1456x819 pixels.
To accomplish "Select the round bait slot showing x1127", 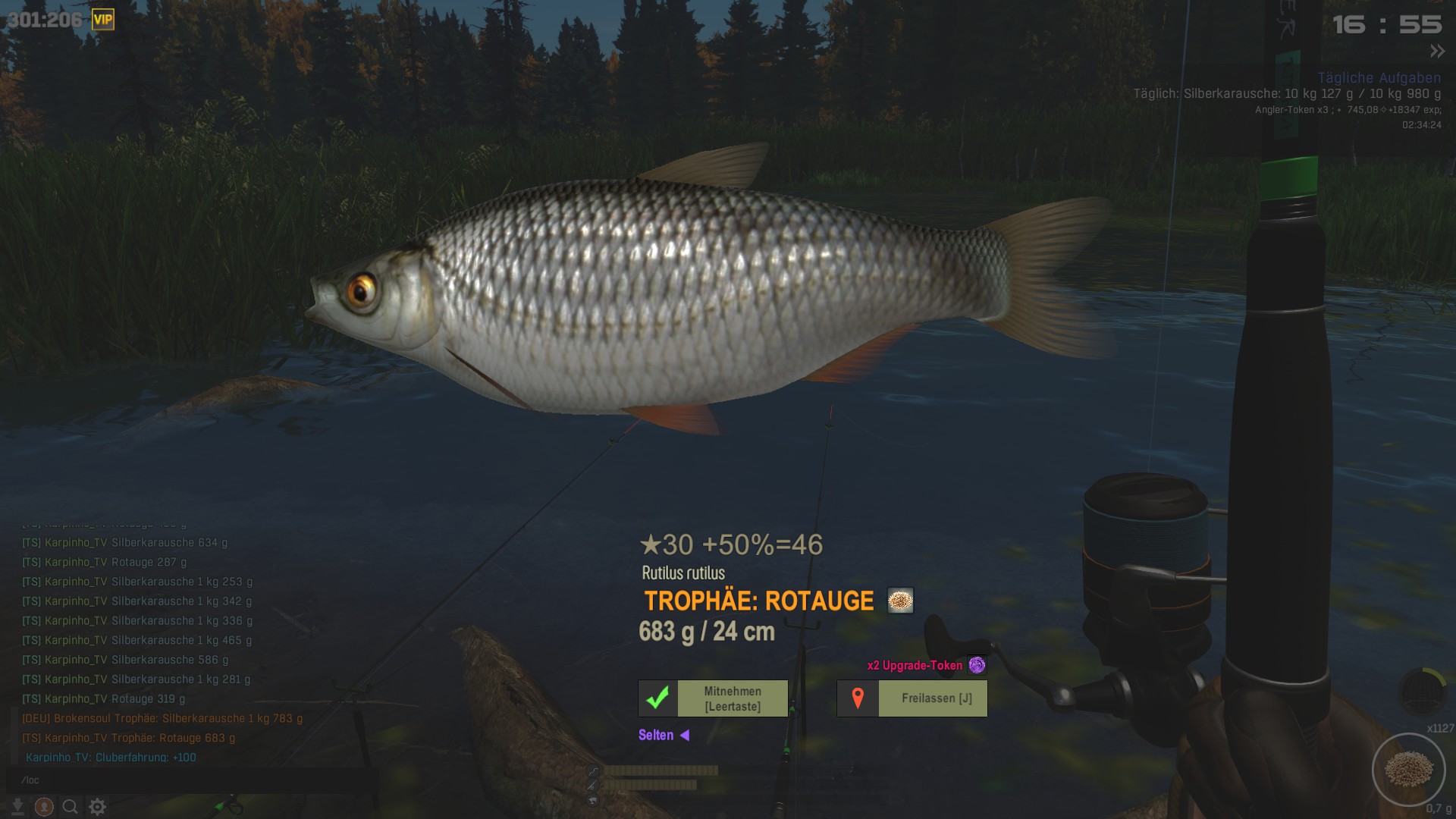I will [1408, 770].
